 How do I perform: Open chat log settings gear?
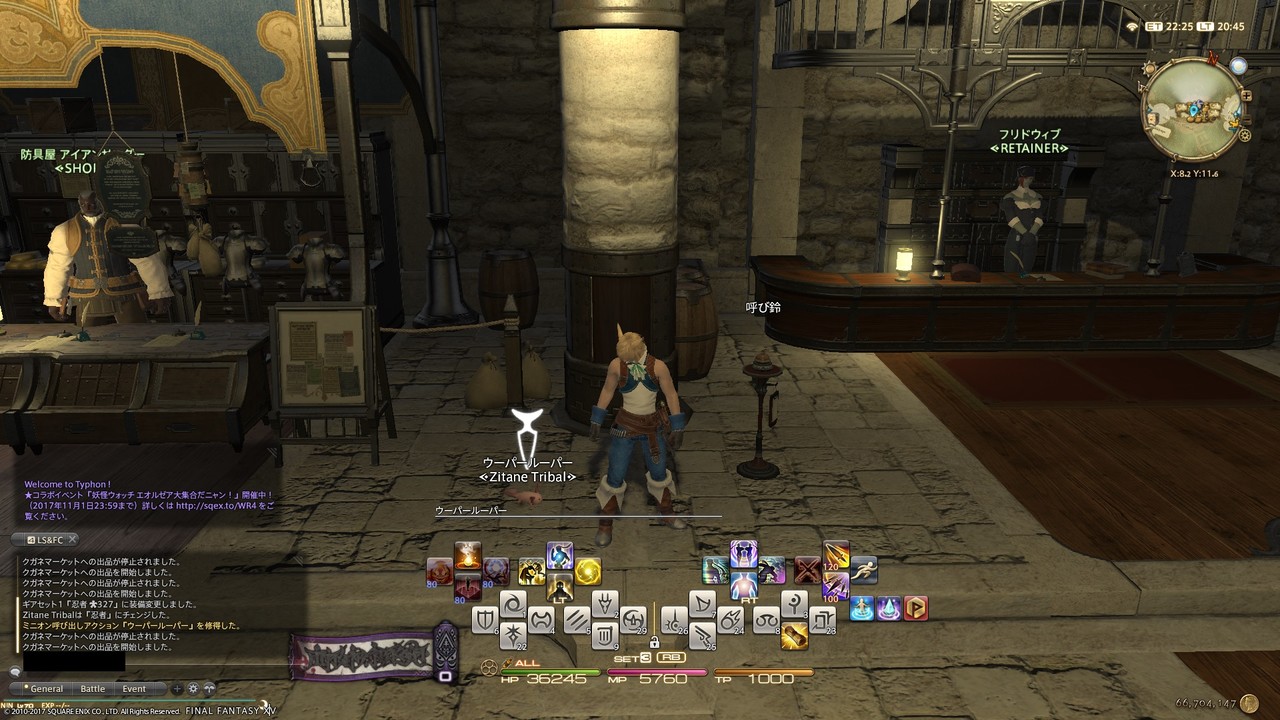193,689
